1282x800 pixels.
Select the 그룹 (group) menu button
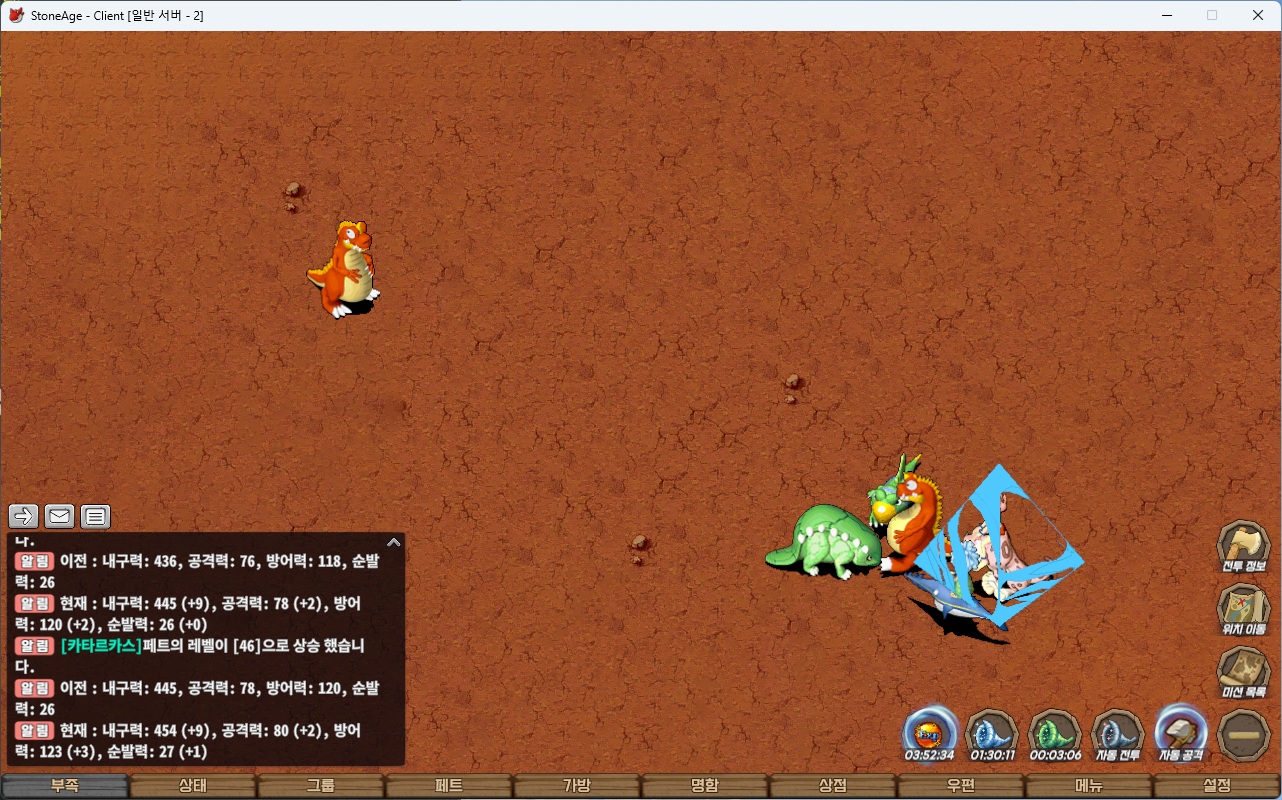pos(321,786)
